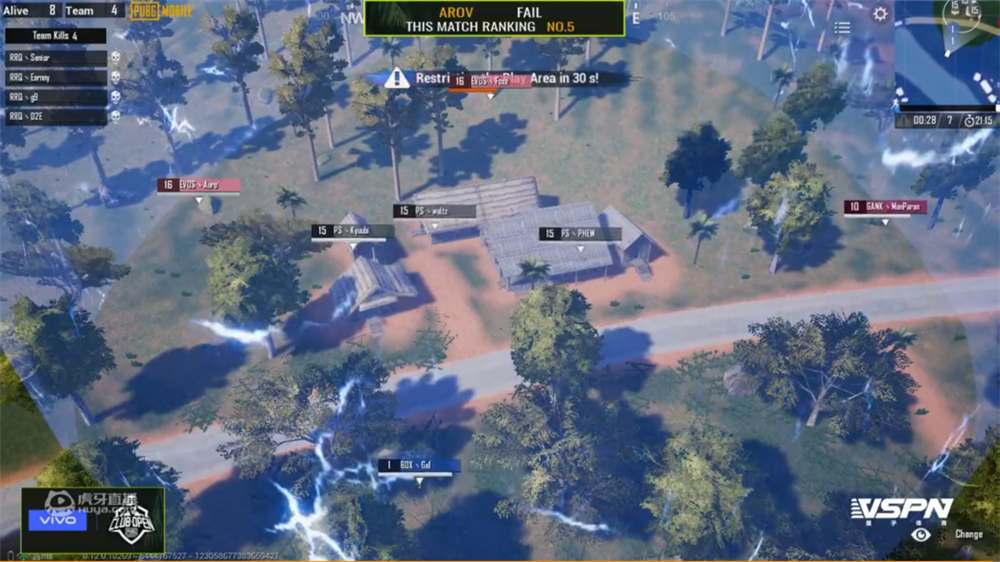1000x562 pixels.
Task: Click the Huya vivo stream logo overlay
Action: click(x=92, y=520)
